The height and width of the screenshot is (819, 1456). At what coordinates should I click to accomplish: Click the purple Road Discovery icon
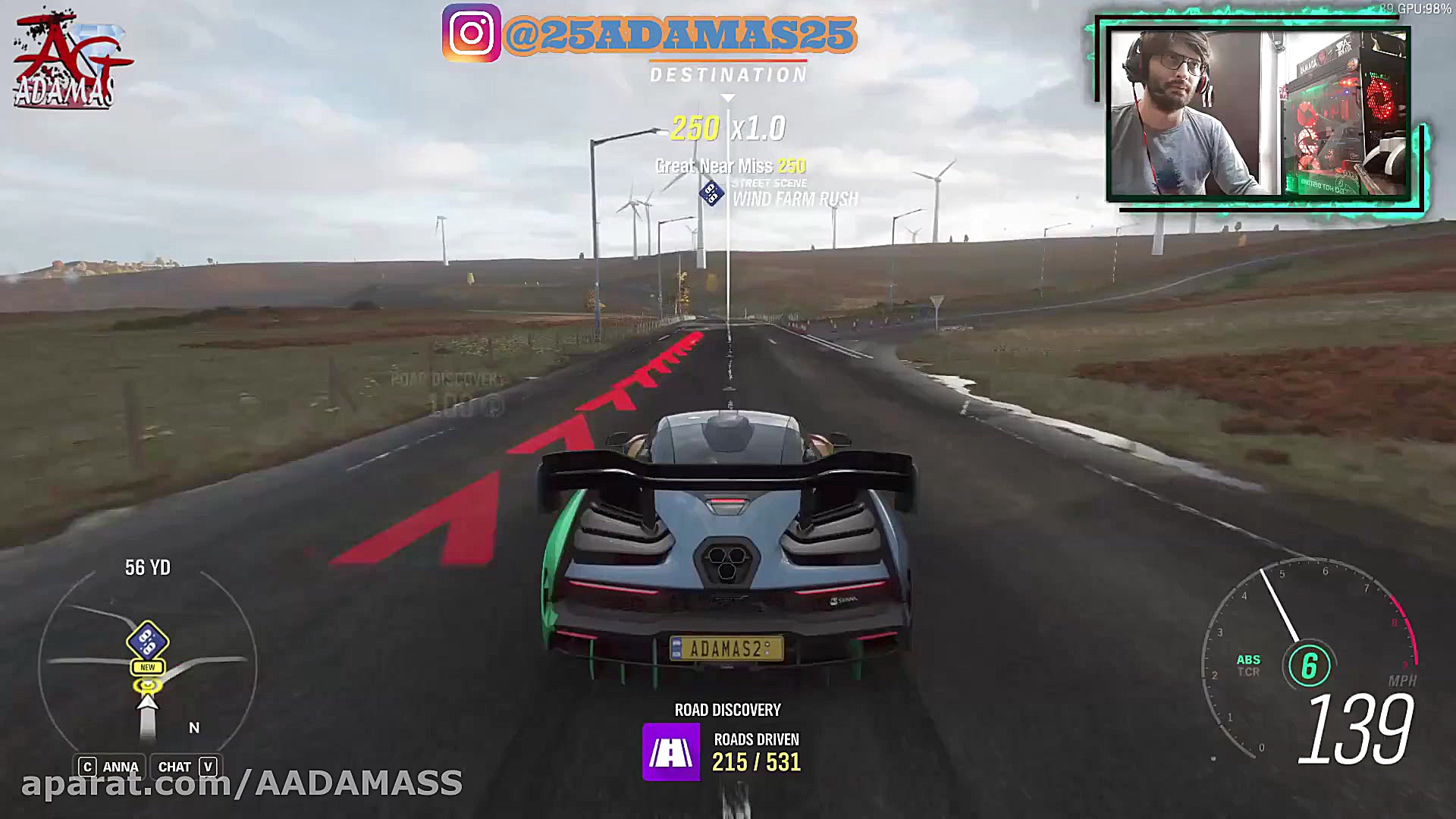coord(671,752)
